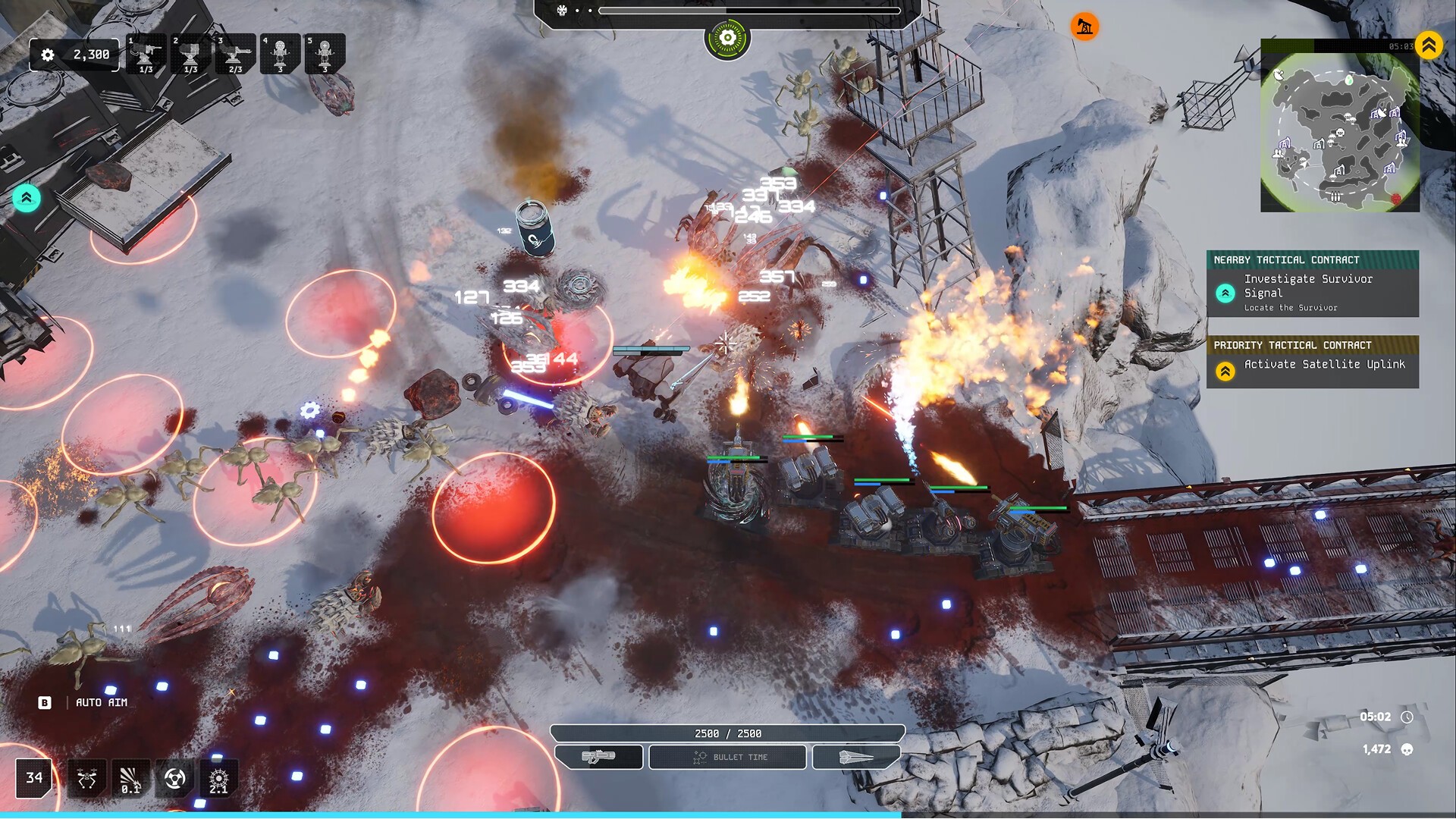Click the orange oil pump marker
This screenshot has width=1456, height=819.
pyautogui.click(x=1084, y=27)
